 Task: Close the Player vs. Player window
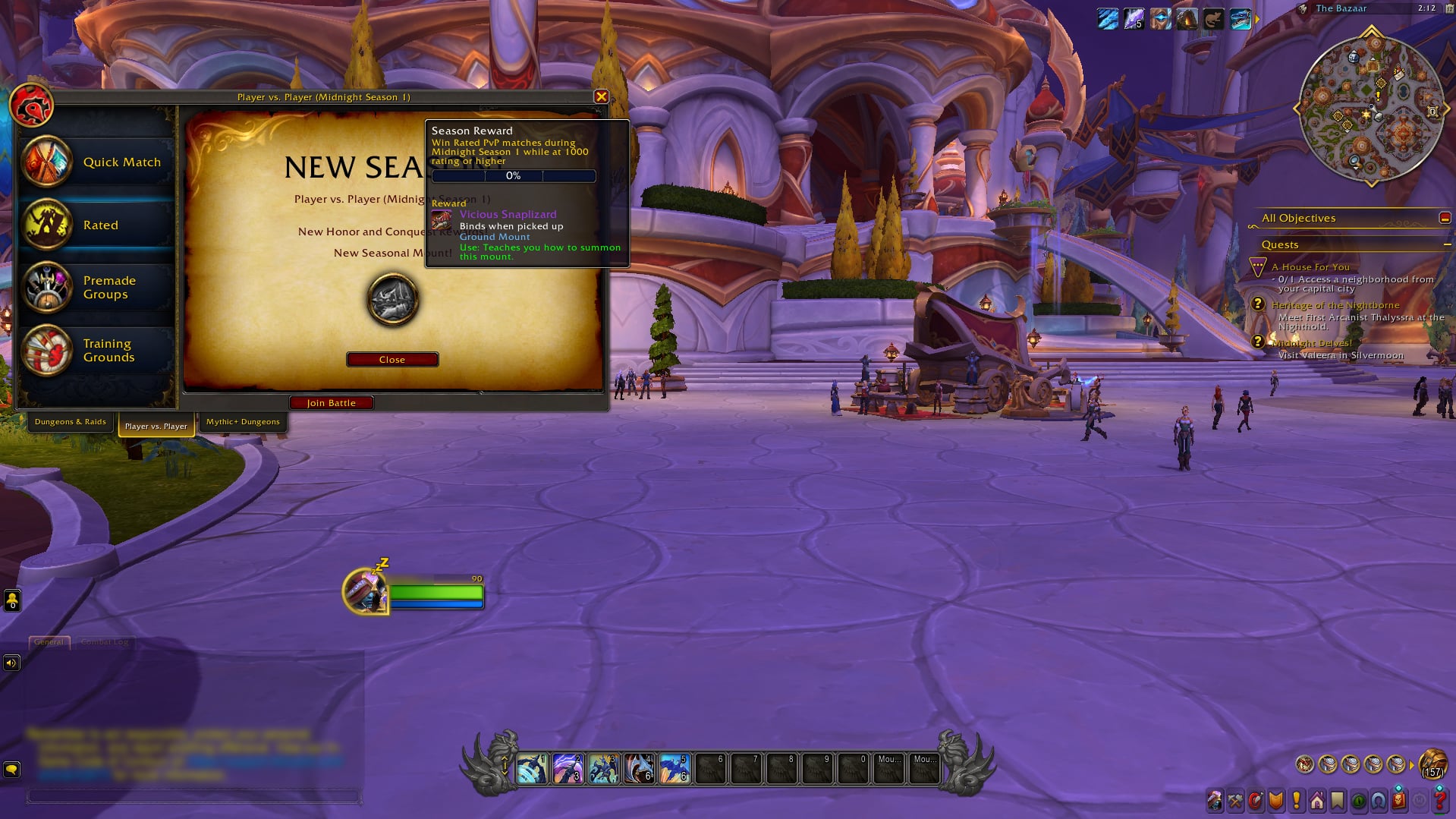coord(601,96)
